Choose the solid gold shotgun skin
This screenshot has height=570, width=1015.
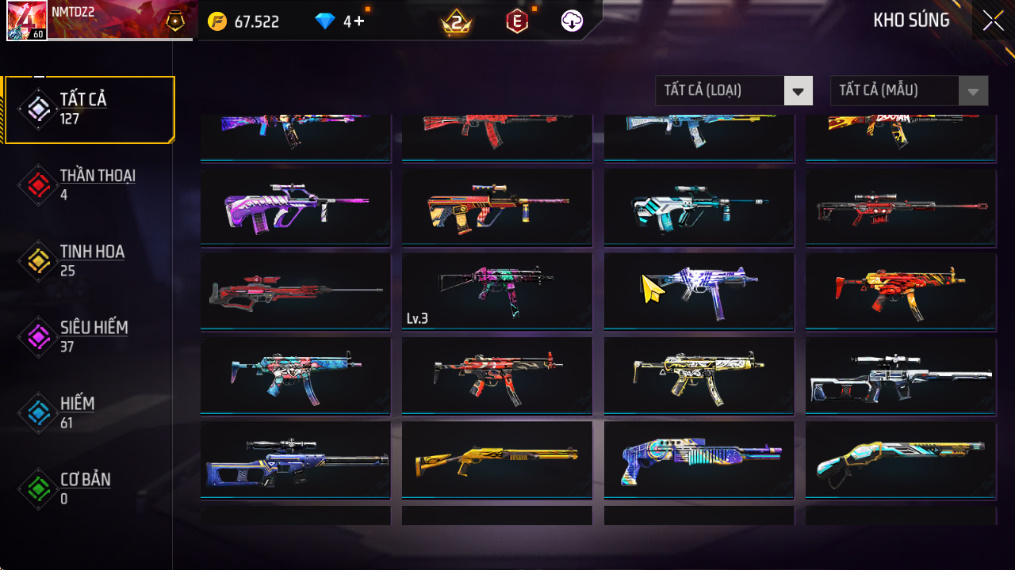pyautogui.click(x=496, y=459)
